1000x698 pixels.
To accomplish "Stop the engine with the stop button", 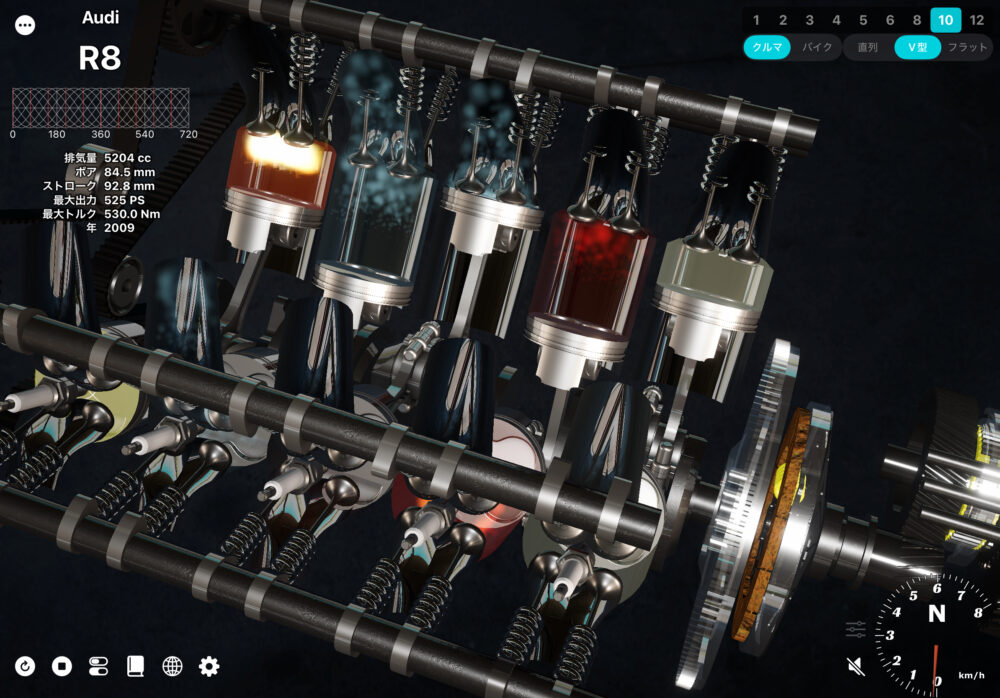I will (62, 666).
